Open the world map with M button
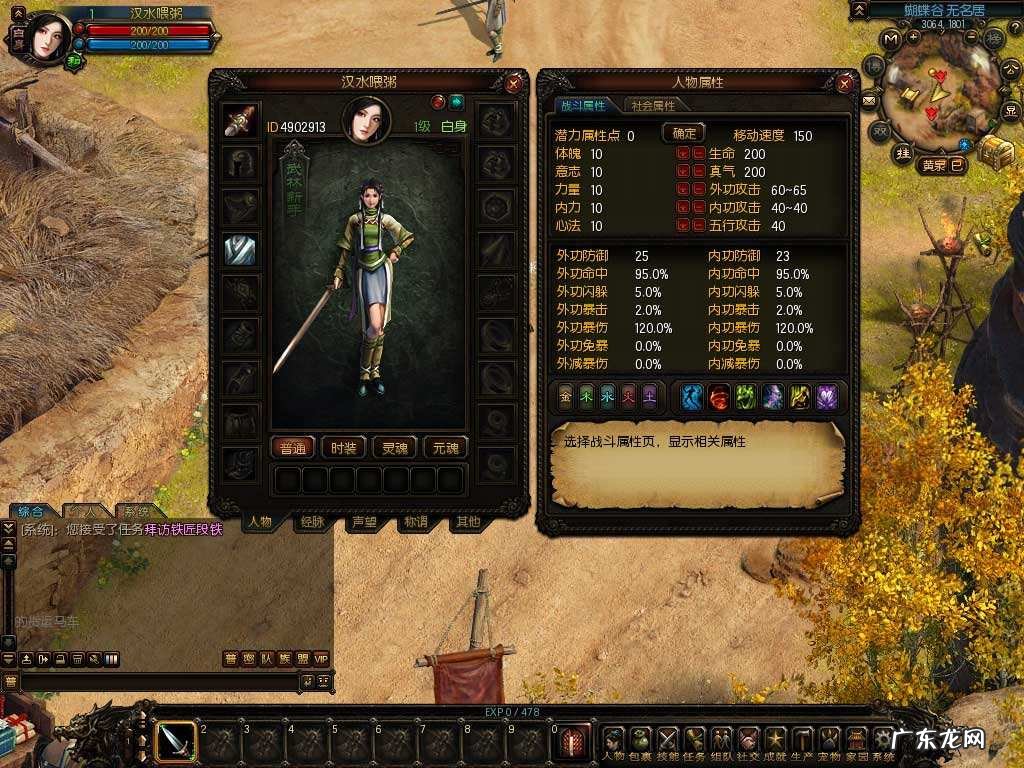This screenshot has height=768, width=1024. [x=888, y=38]
